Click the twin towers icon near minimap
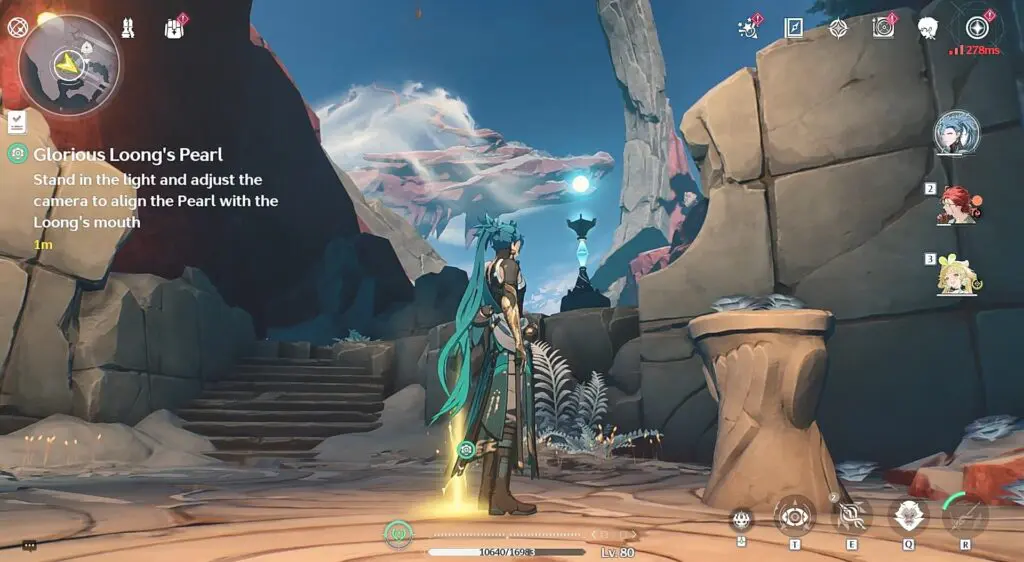 [129, 27]
